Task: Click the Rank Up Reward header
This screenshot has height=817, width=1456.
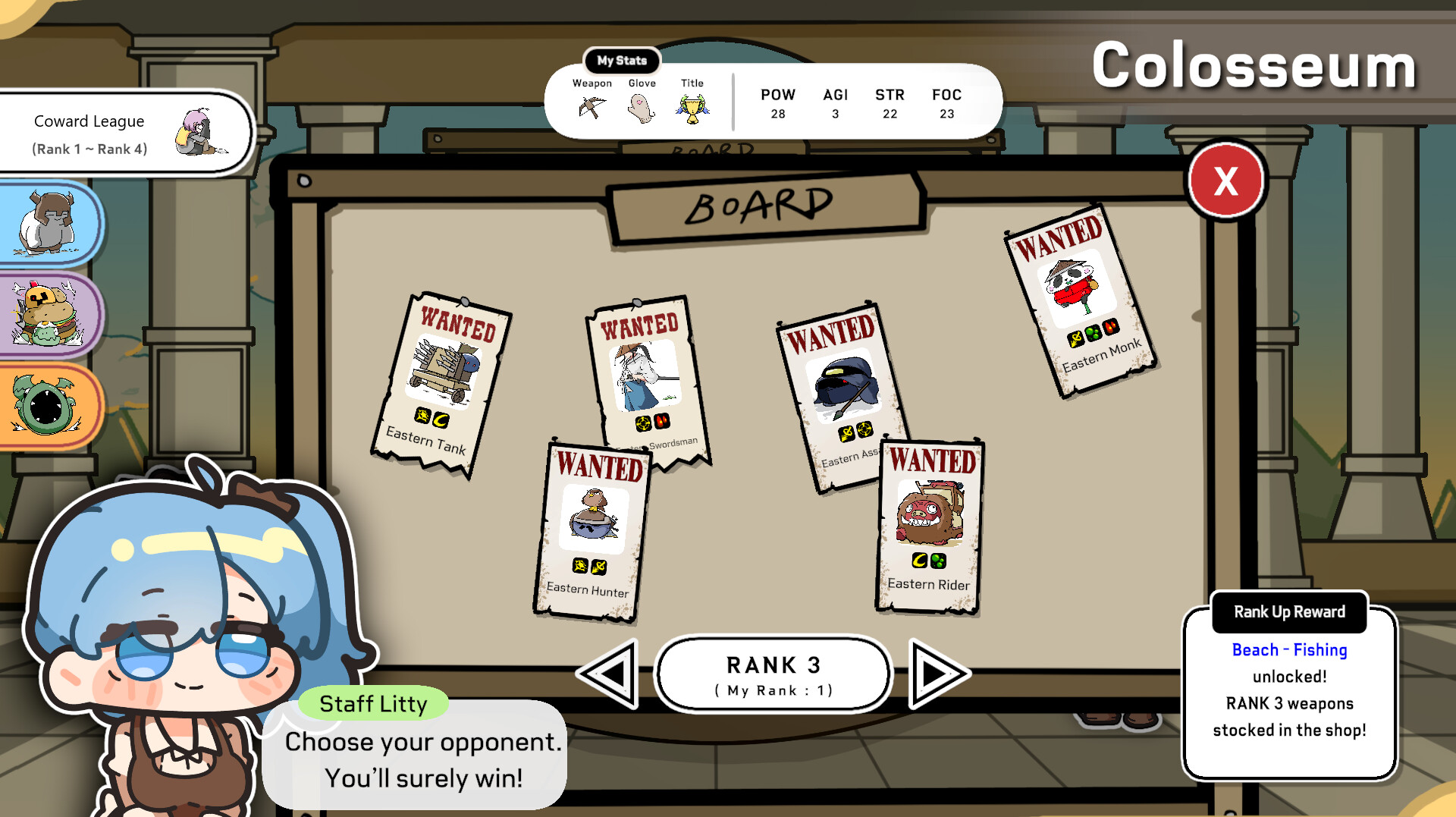Action: point(1289,612)
